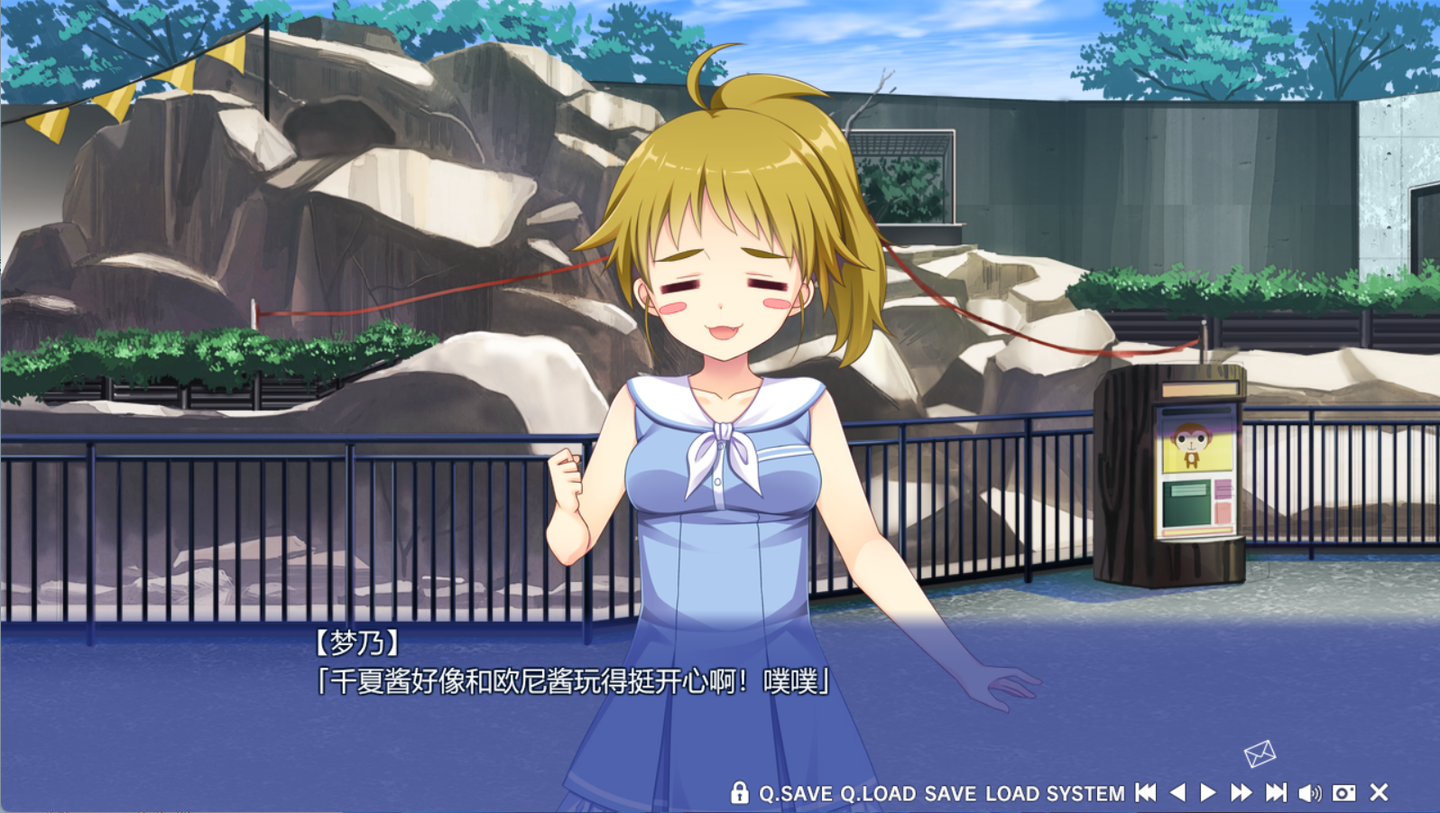Start auto-play with the play arrow
Viewport: 1440px width, 813px height.
(x=1208, y=793)
